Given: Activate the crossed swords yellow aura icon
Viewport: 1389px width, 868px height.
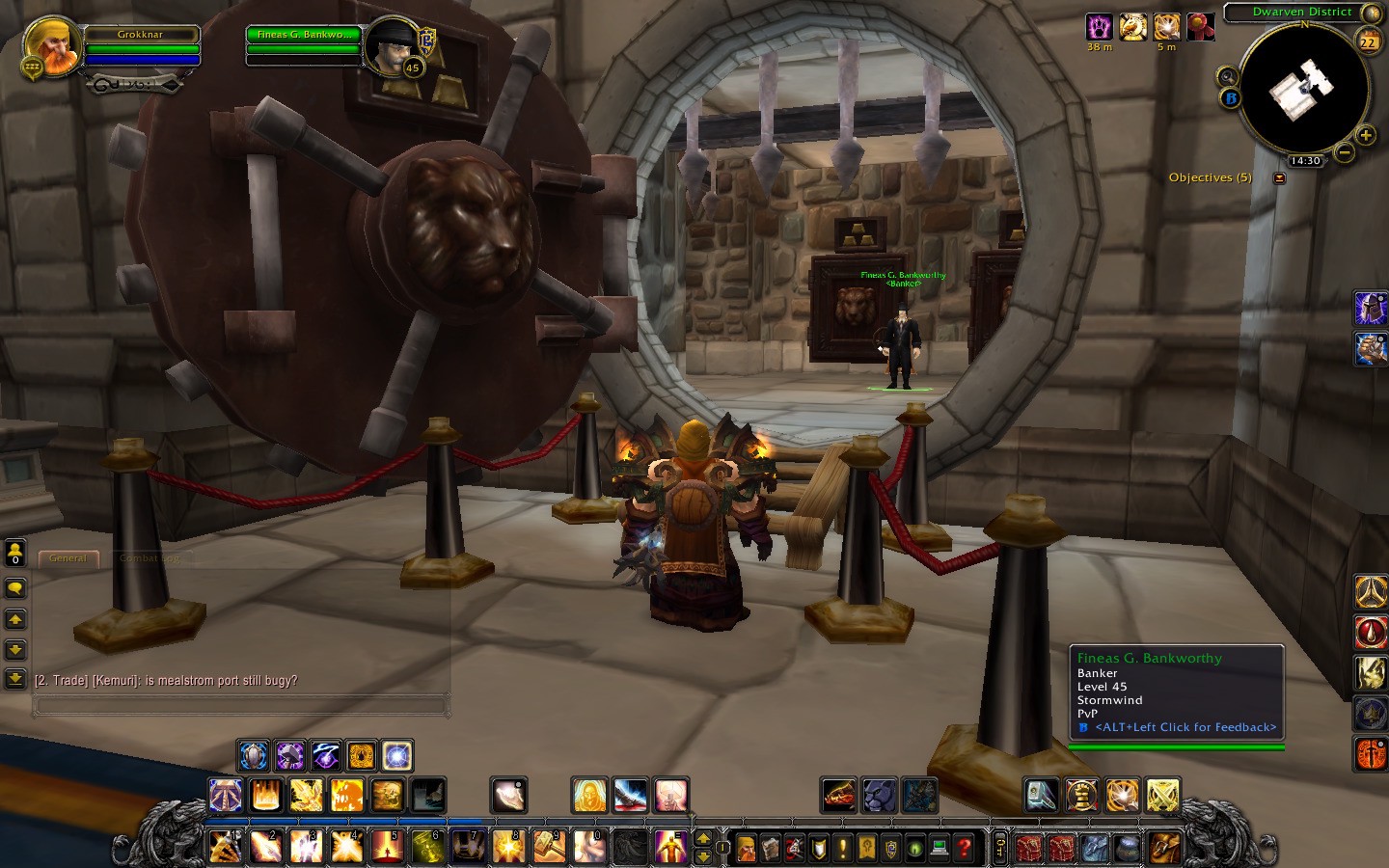Looking at the screenshot, I should click(x=1163, y=796).
